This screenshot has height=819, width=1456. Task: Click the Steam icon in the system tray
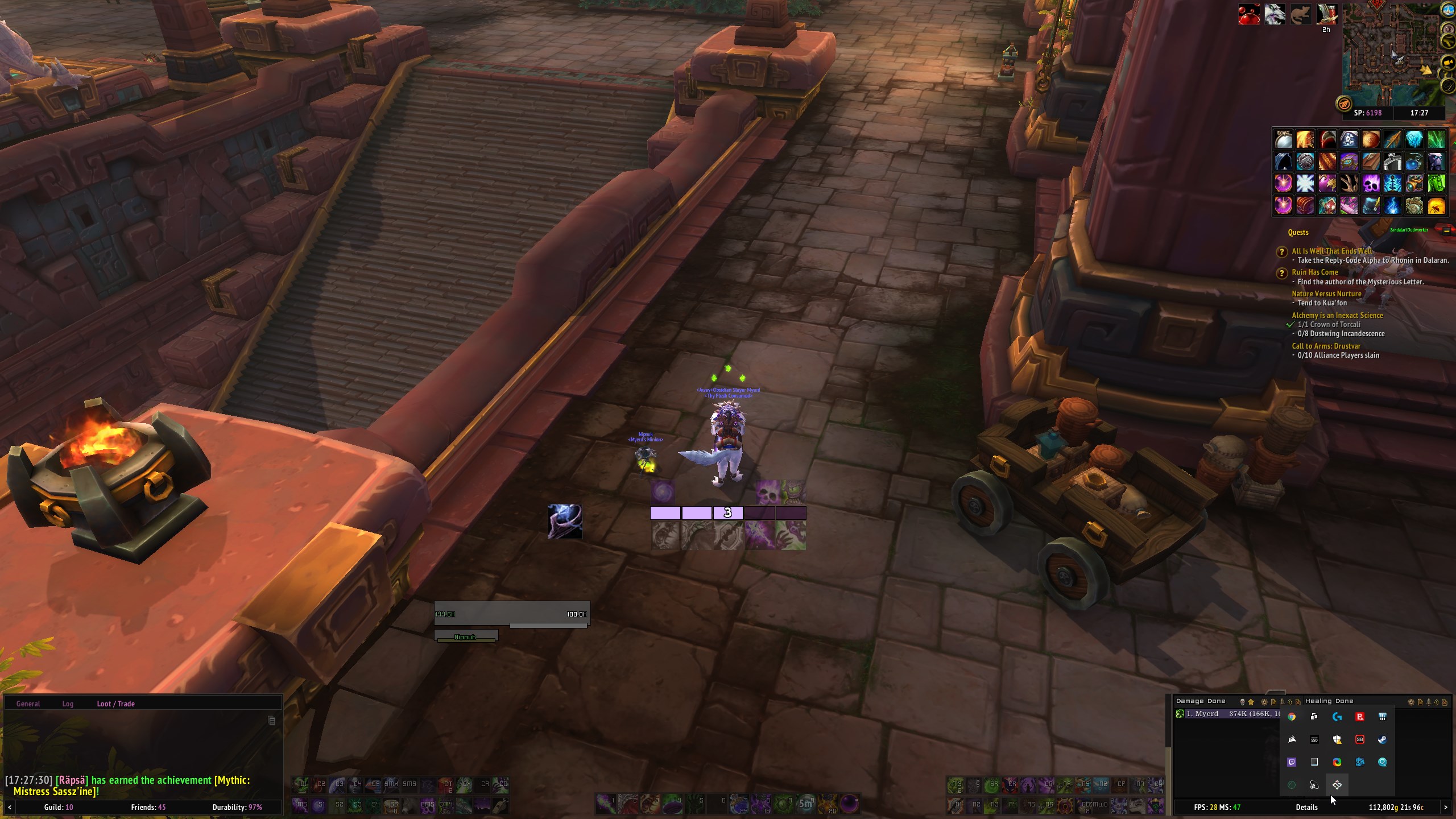point(1383,739)
